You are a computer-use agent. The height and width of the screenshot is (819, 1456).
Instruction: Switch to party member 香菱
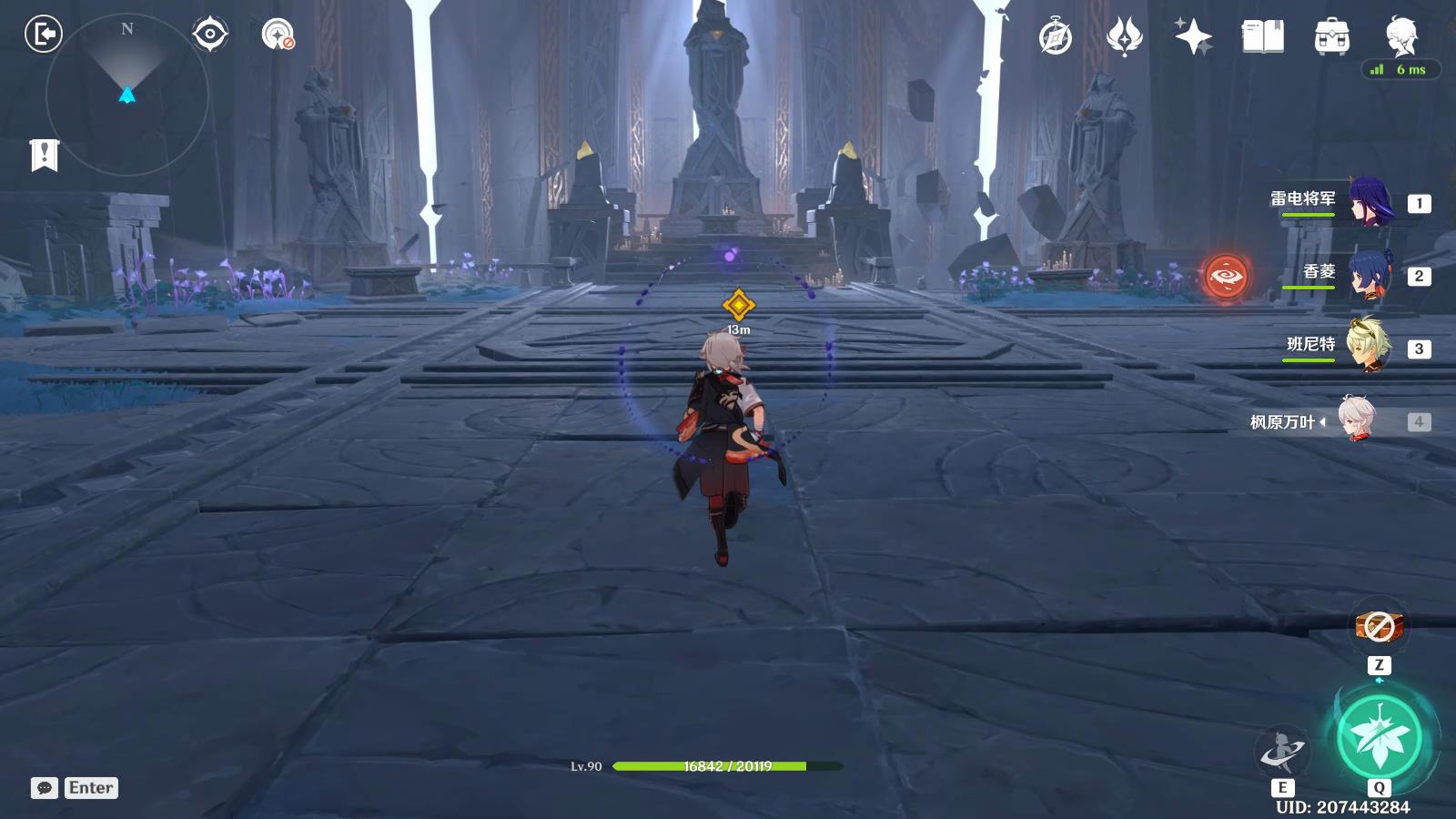[1368, 275]
